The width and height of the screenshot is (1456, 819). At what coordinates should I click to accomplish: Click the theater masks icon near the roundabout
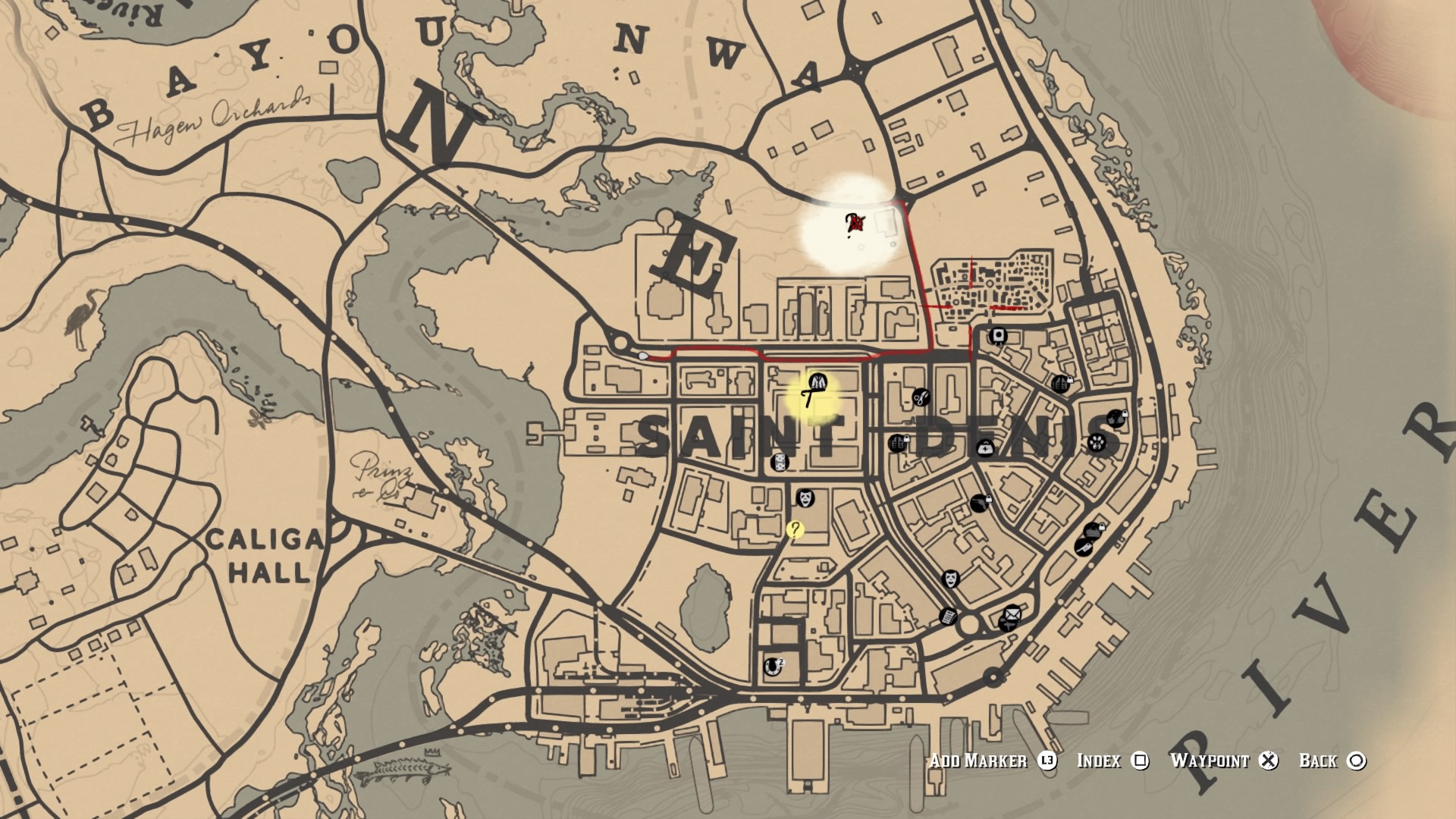pos(951,579)
